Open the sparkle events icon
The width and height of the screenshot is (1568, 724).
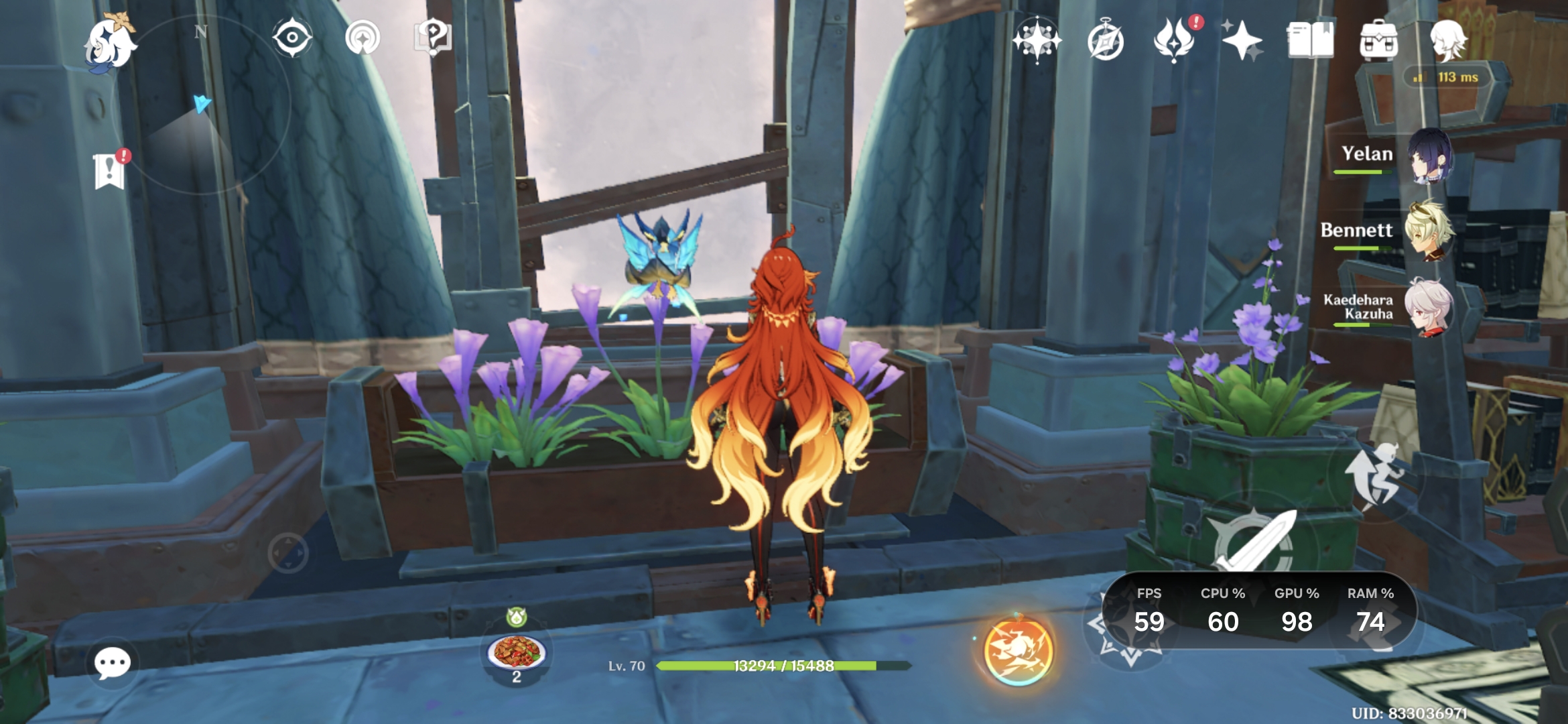click(1242, 40)
